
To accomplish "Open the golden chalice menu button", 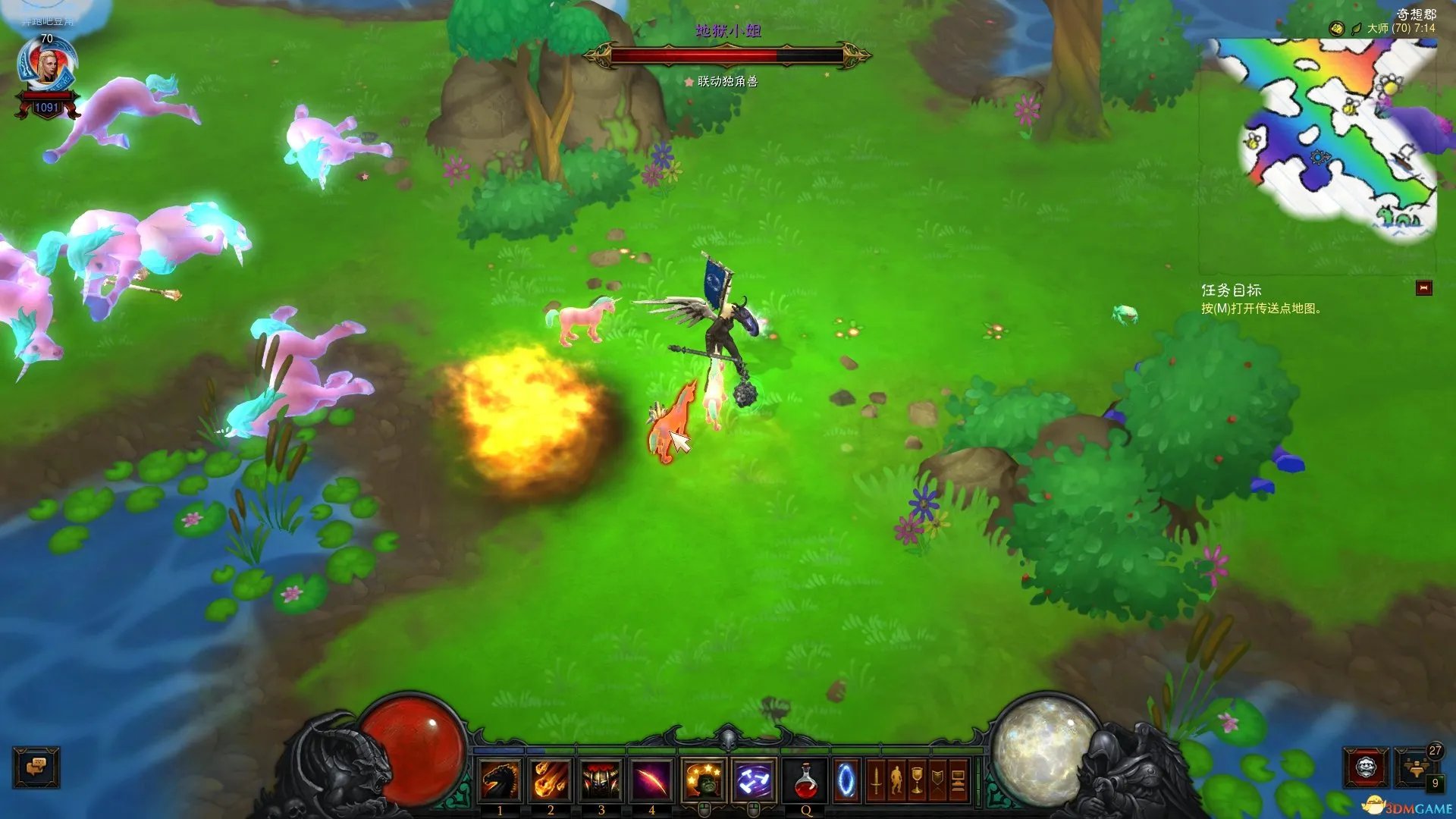I will (917, 780).
